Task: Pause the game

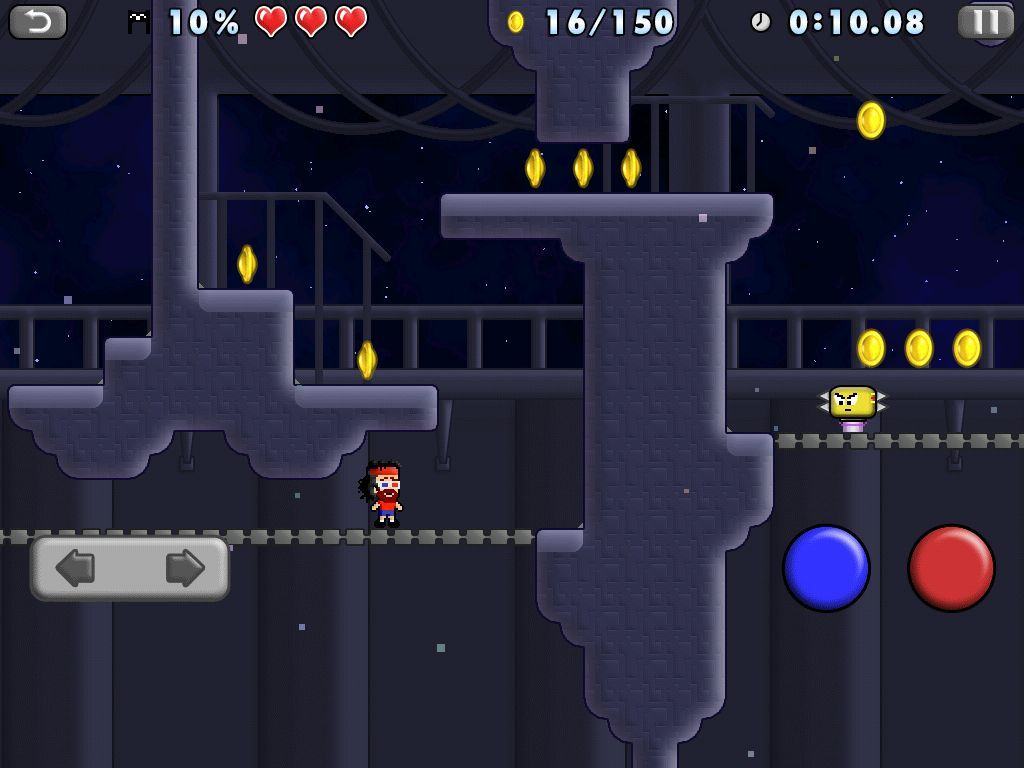Action: point(985,21)
